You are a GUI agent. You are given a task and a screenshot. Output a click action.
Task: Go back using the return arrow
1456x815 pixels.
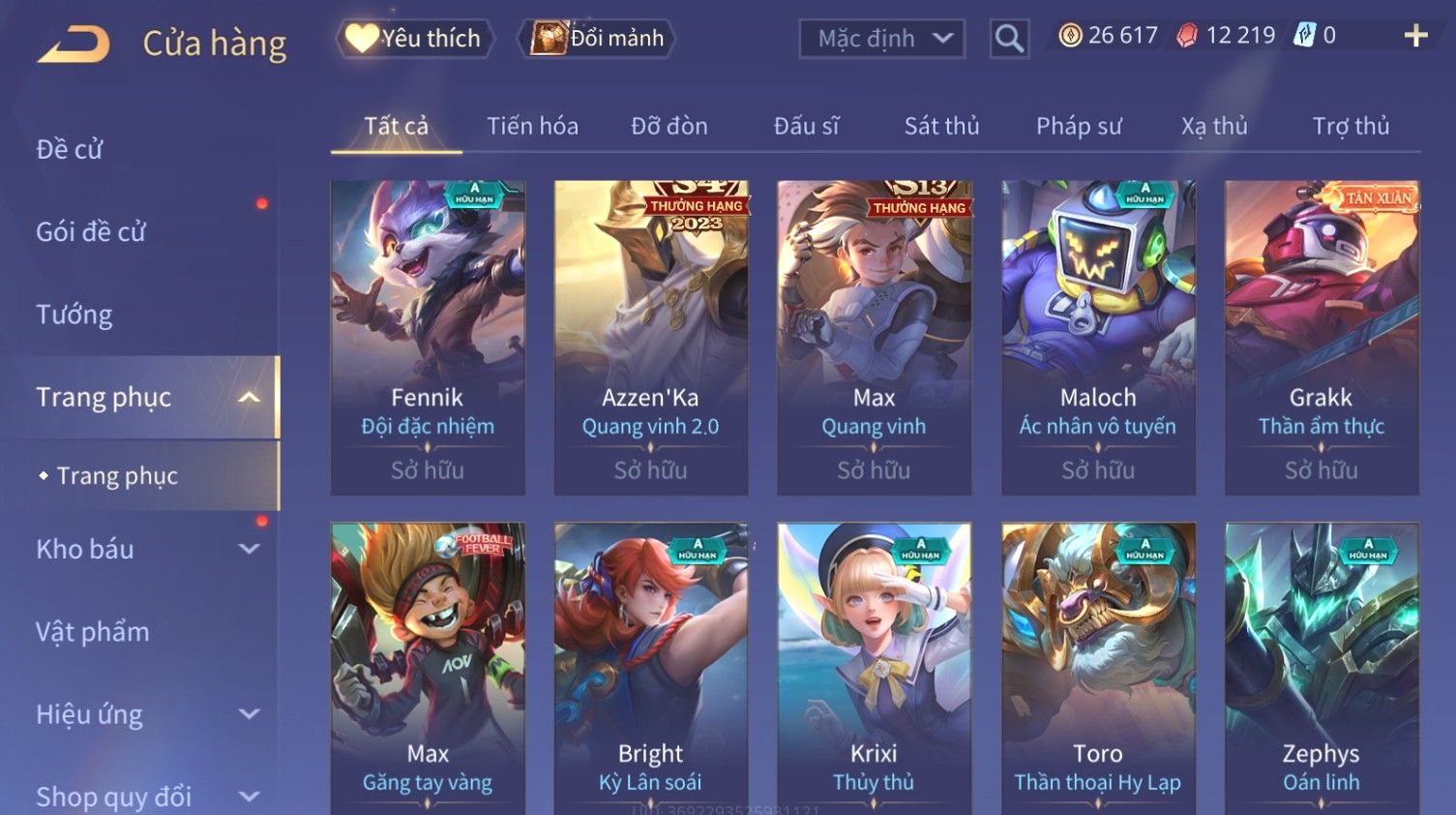coord(74,44)
